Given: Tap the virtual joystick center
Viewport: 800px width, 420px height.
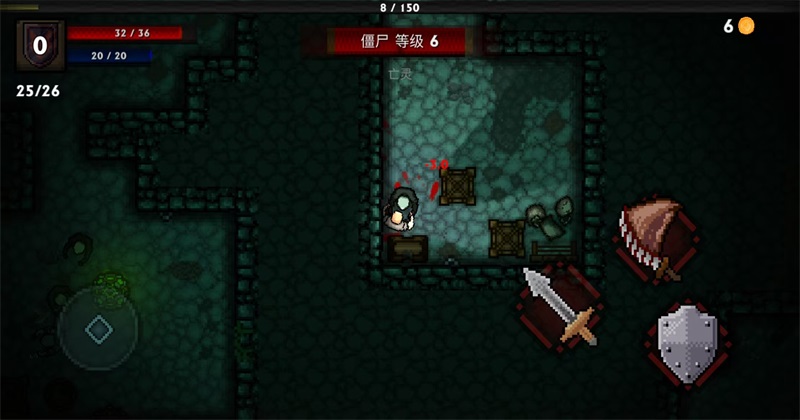Looking at the screenshot, I should (x=98, y=329).
